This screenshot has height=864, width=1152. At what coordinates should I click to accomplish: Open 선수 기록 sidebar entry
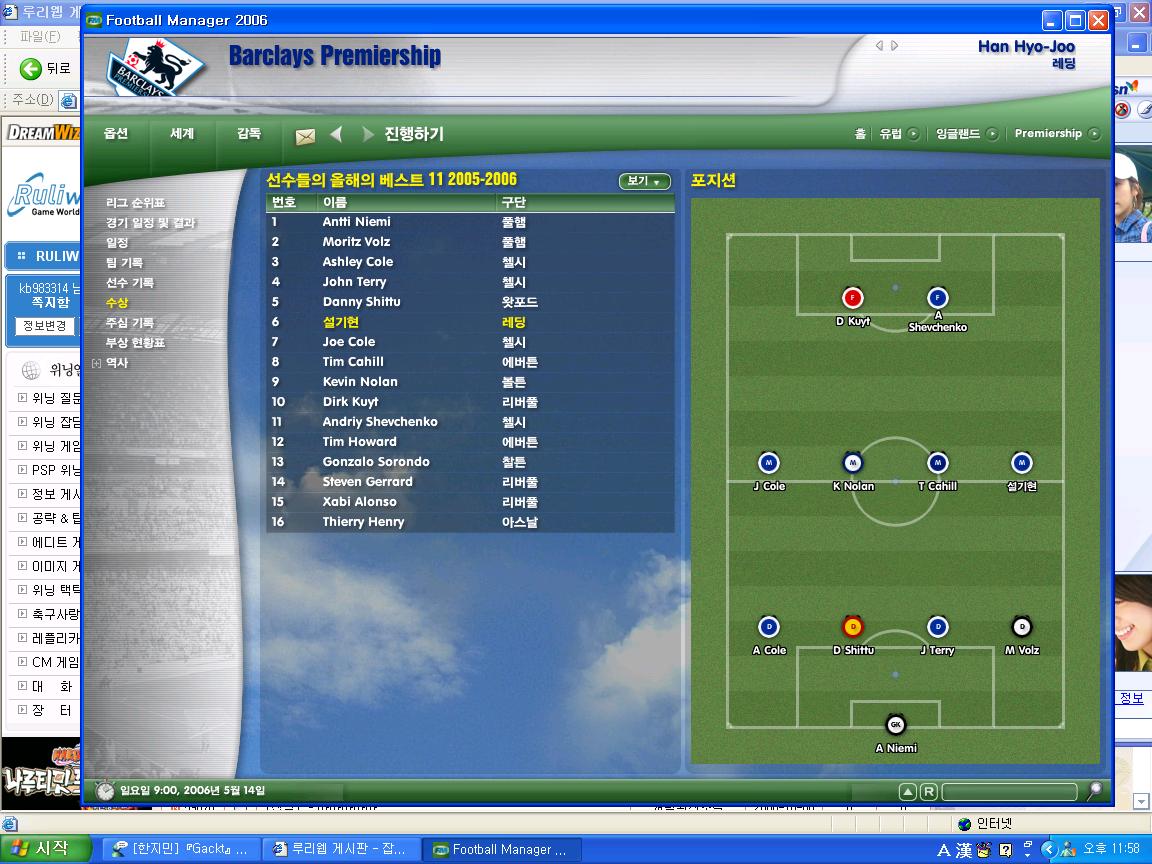point(130,283)
